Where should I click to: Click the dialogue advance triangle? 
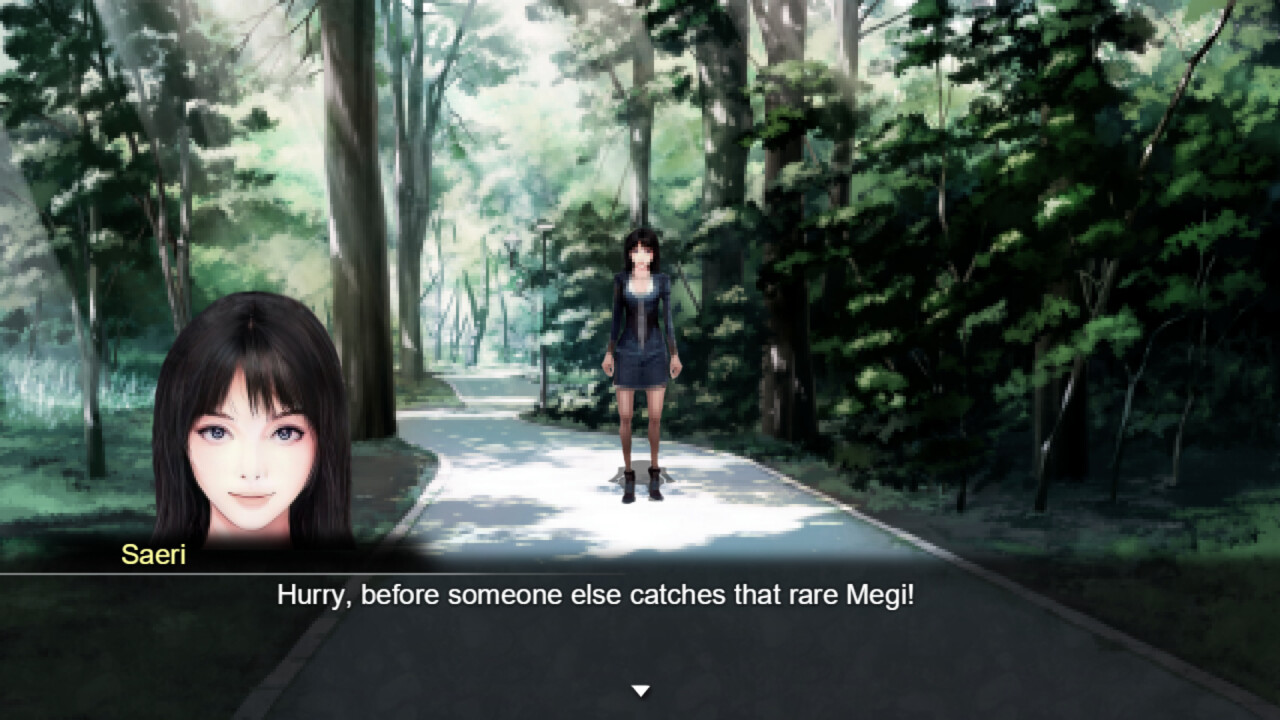pyautogui.click(x=640, y=689)
